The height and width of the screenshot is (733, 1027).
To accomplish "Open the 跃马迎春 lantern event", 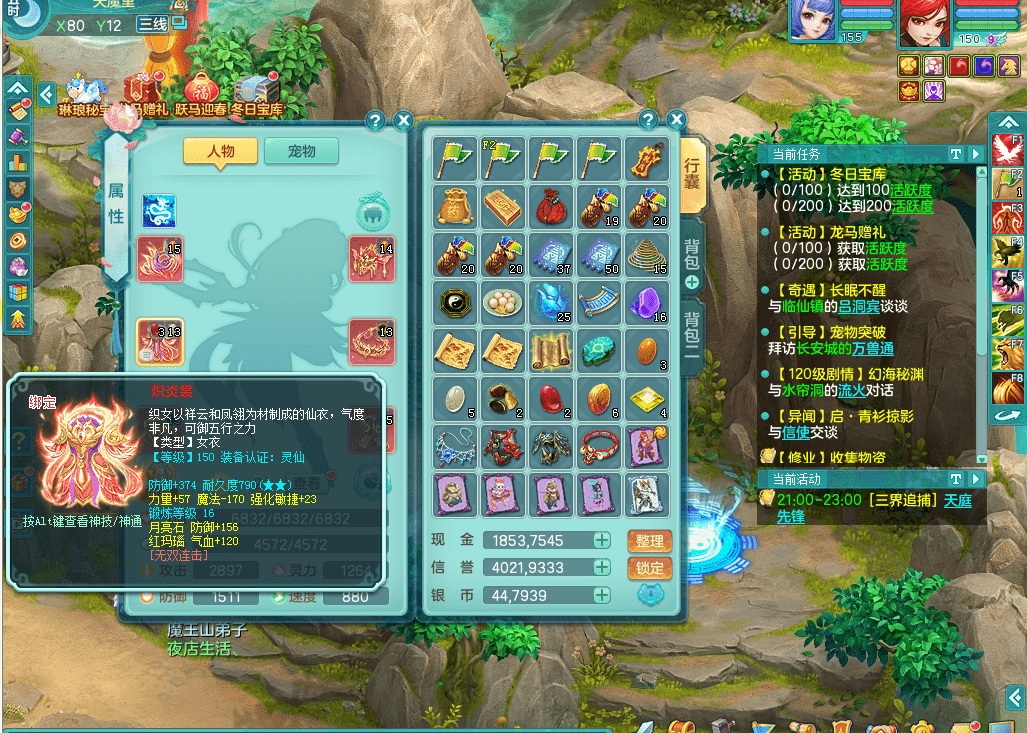I will [x=201, y=93].
